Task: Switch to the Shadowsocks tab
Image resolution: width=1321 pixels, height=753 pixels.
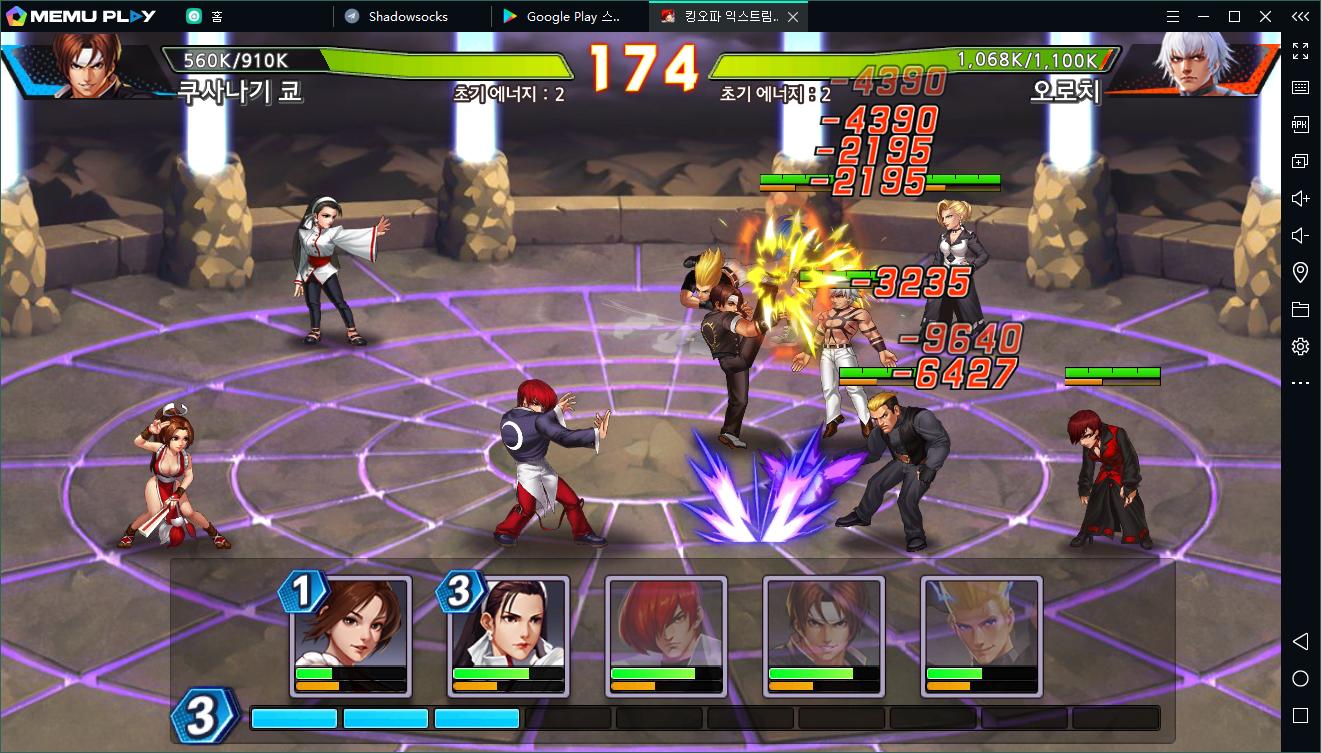Action: (x=408, y=16)
